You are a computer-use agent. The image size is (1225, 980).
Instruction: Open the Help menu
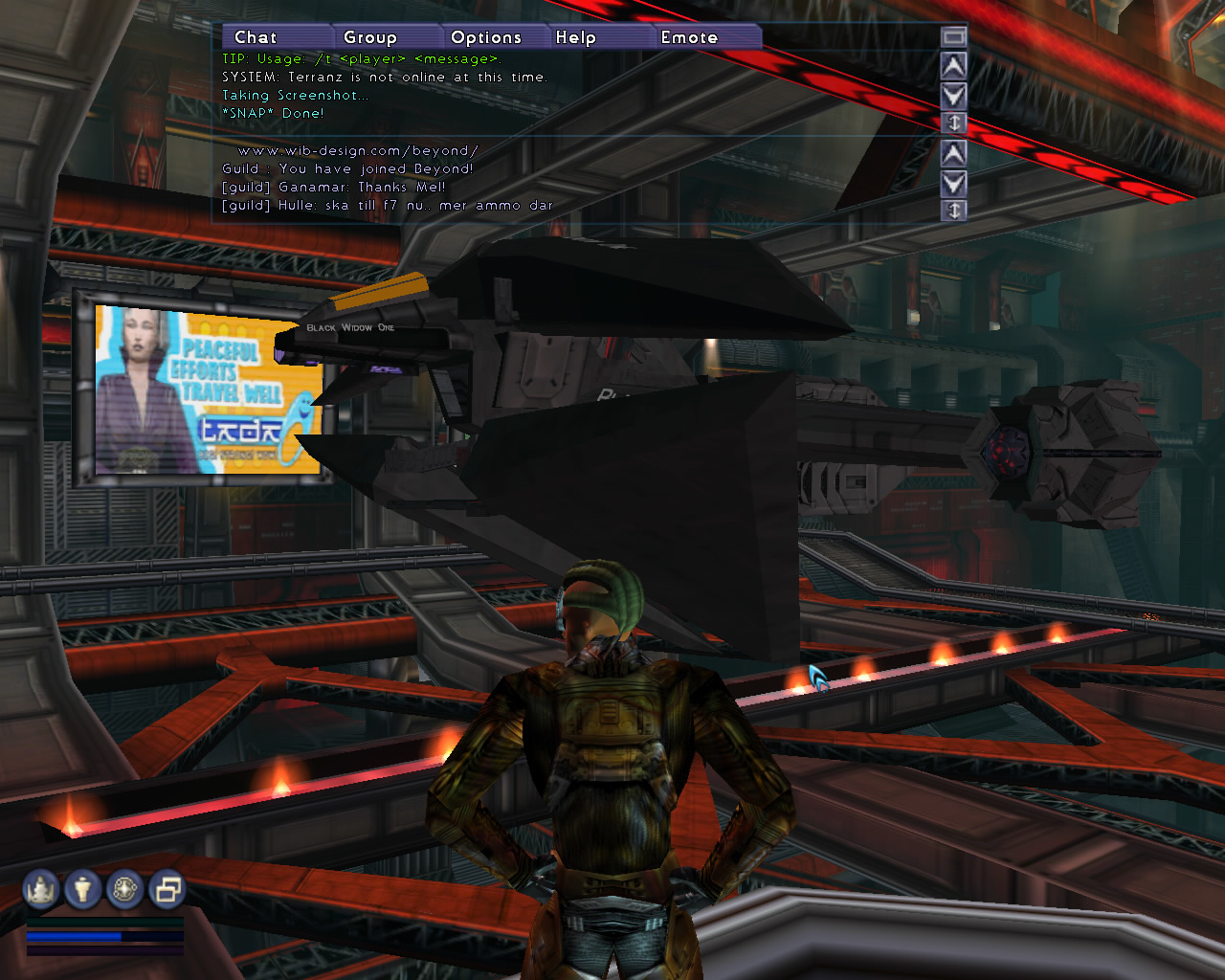pos(576,37)
